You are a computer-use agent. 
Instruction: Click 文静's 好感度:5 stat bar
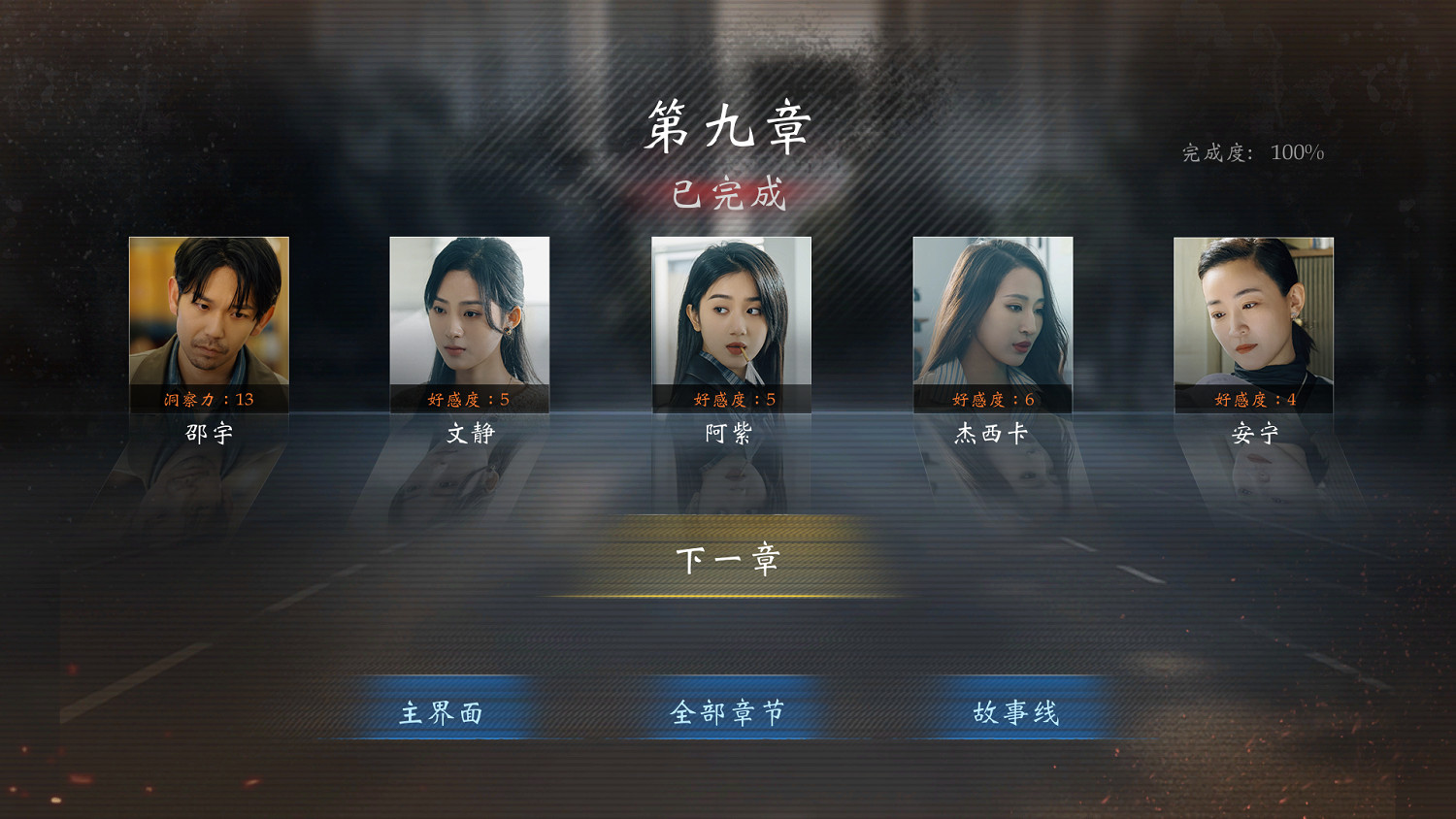tap(470, 399)
